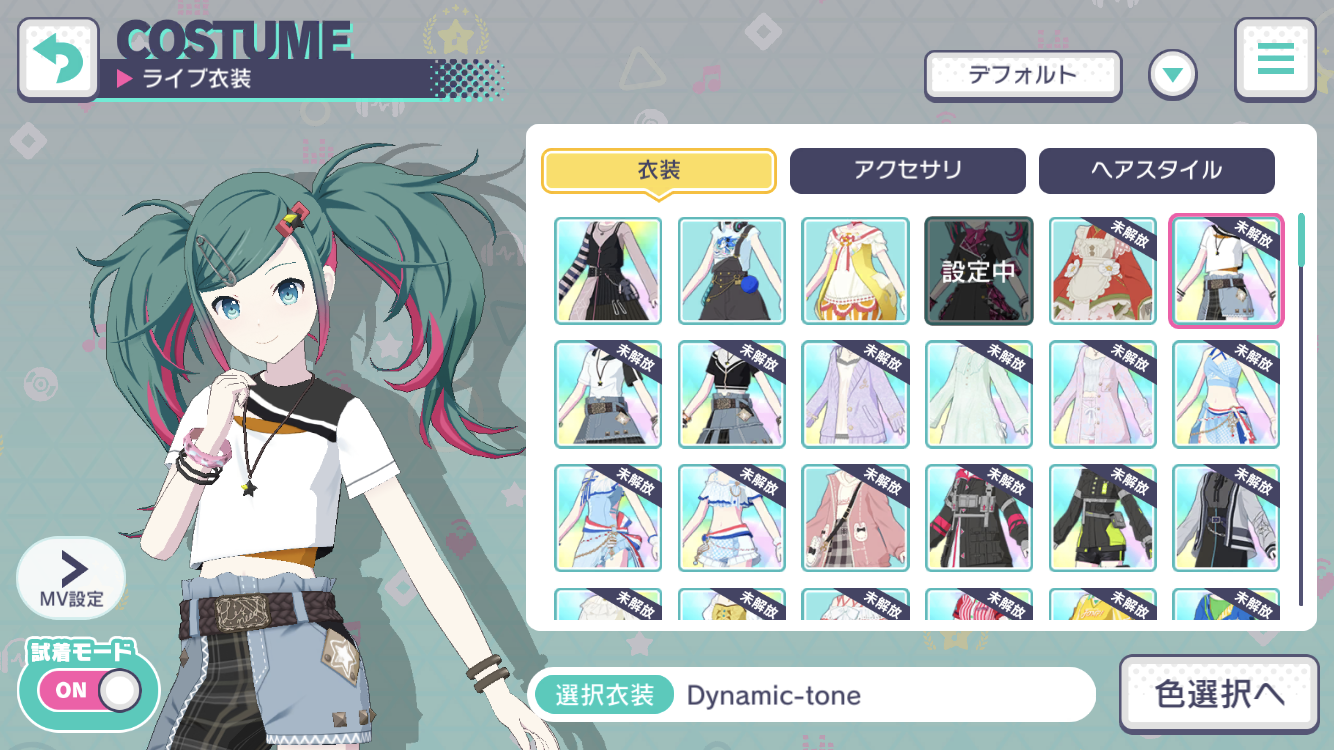Choose the pink-outlined Dynamic-tone costume thumbnail

pyautogui.click(x=1225, y=271)
